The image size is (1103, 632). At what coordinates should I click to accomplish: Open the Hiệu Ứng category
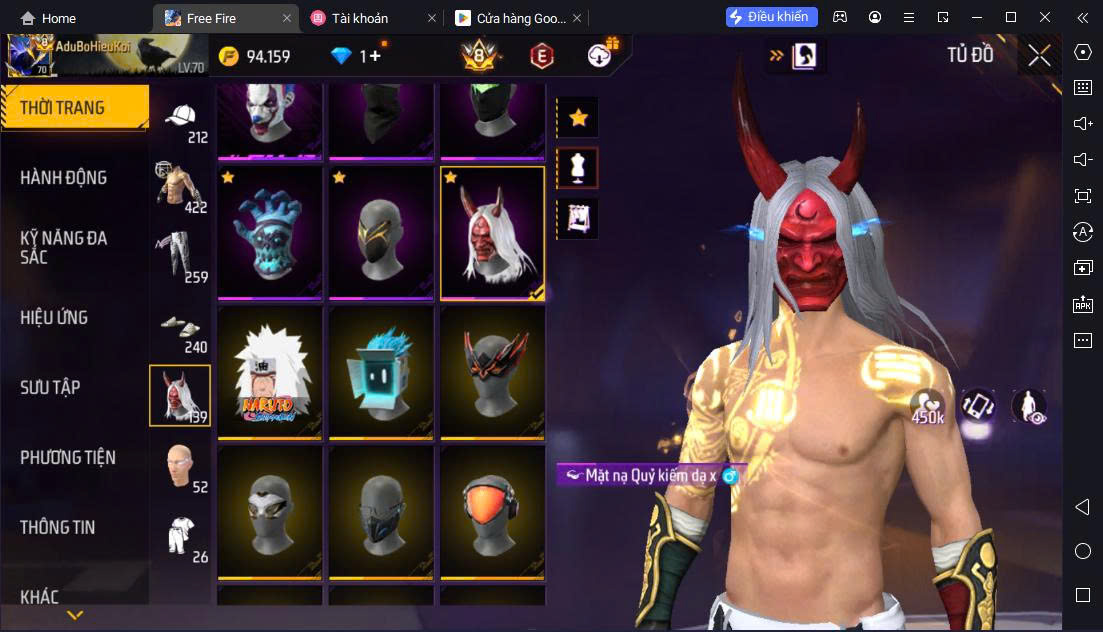[54, 318]
